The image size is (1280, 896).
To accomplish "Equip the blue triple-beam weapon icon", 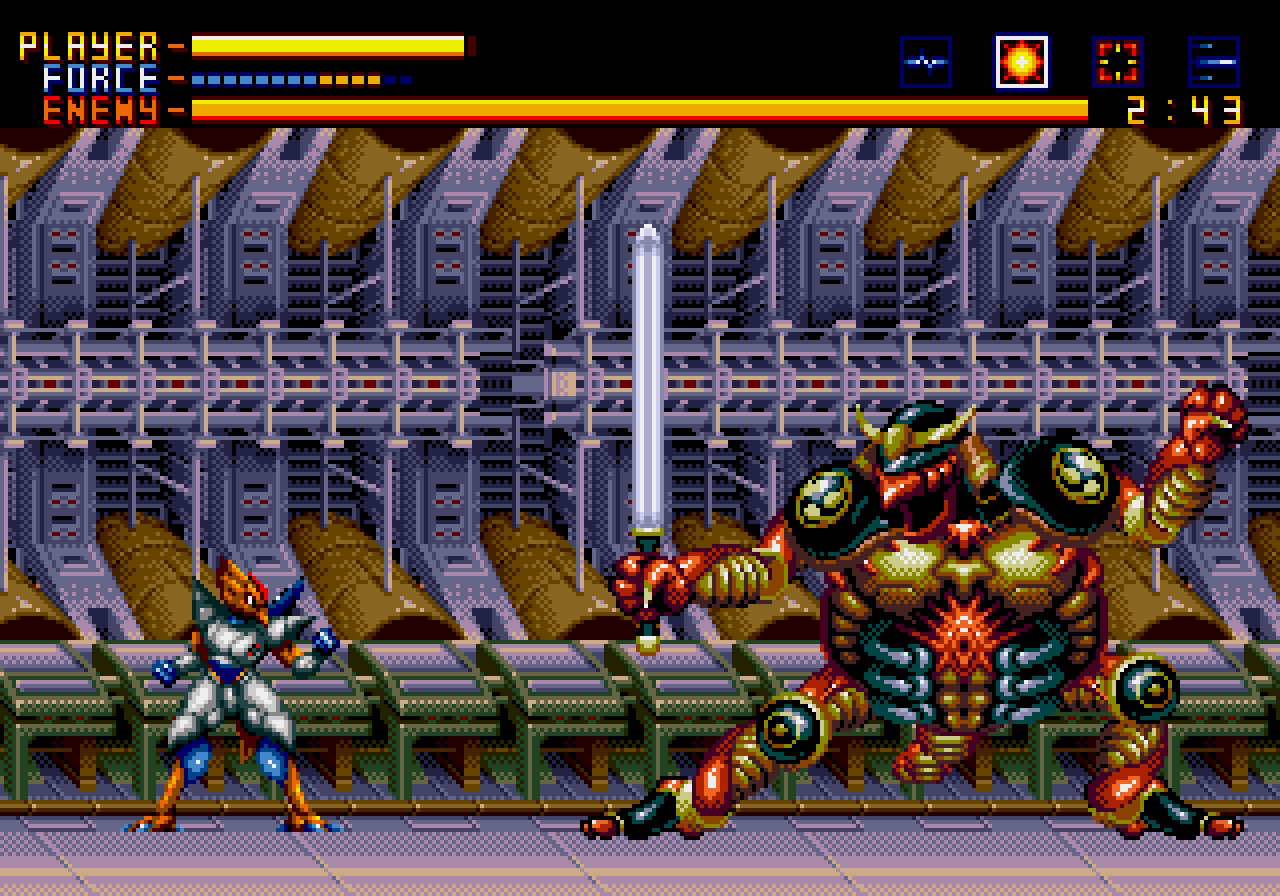I will tap(1213, 62).
